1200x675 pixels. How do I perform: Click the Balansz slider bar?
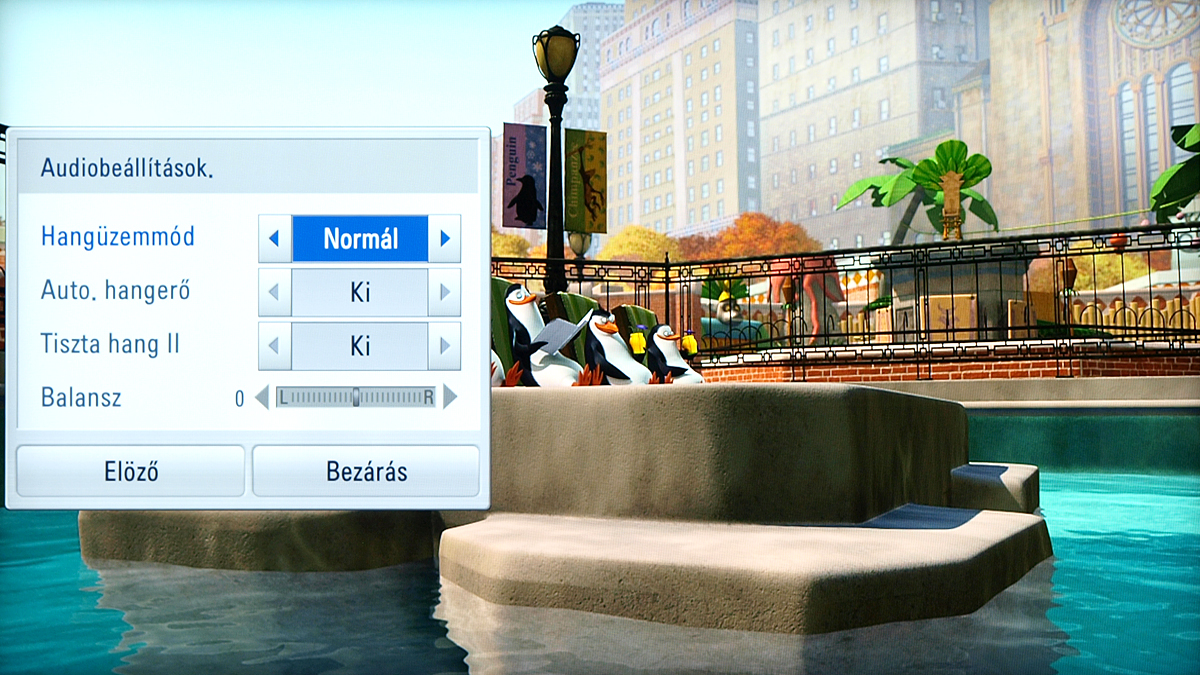(356, 398)
